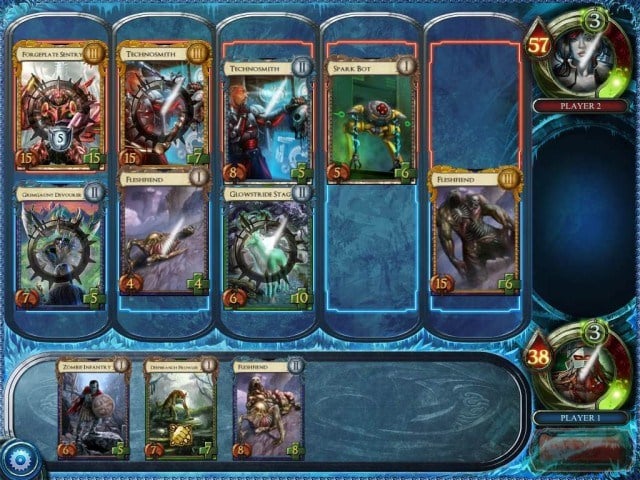Select the Zombie Infantry card in hand

(x=92, y=408)
